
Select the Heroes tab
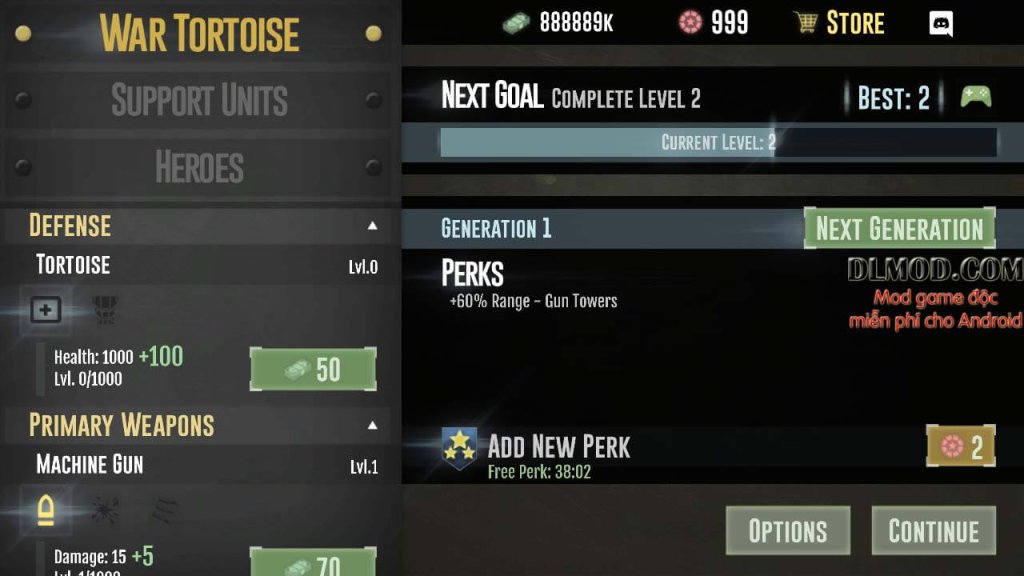199,167
